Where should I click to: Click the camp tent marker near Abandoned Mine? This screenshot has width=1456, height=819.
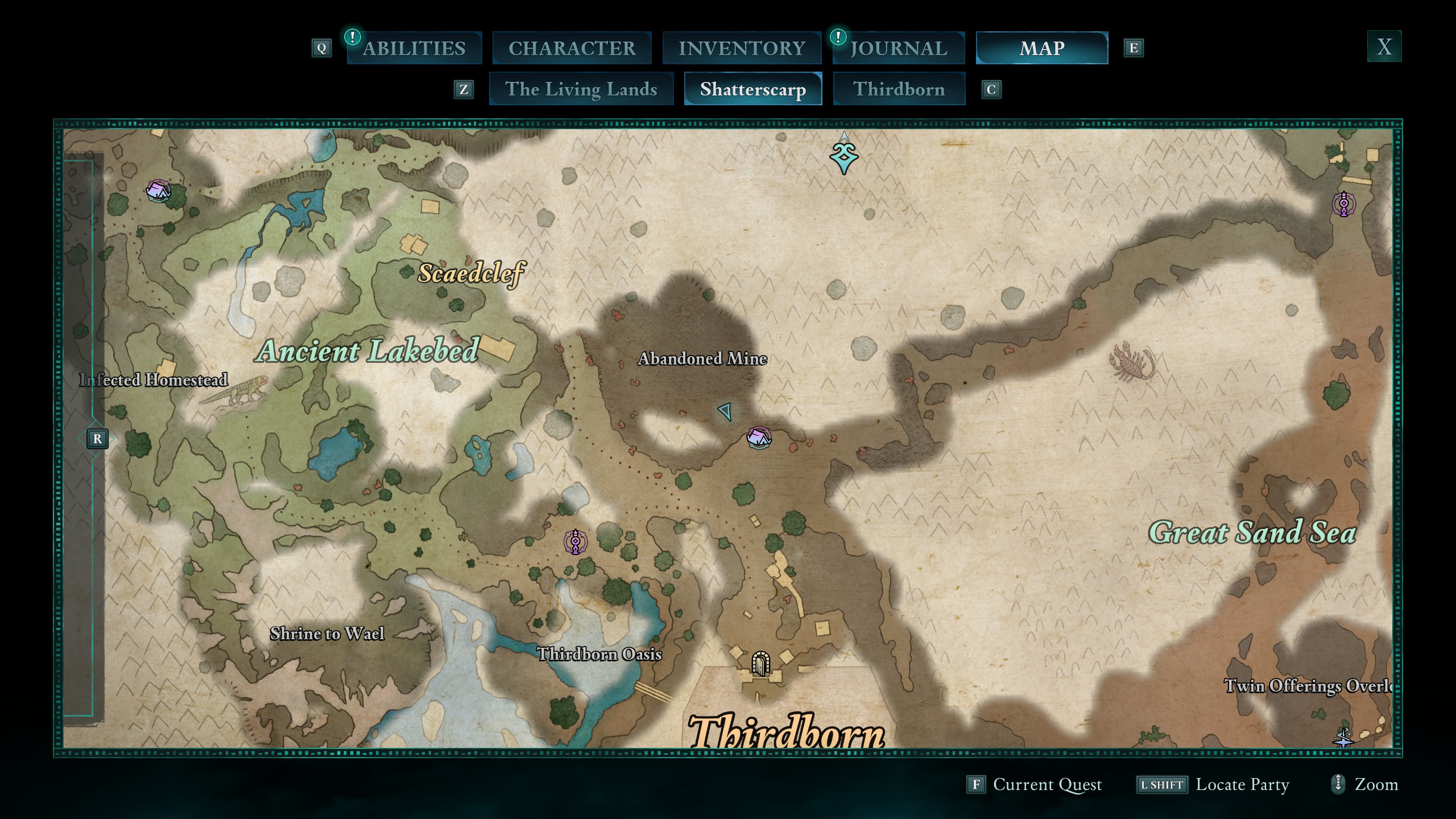point(759,437)
